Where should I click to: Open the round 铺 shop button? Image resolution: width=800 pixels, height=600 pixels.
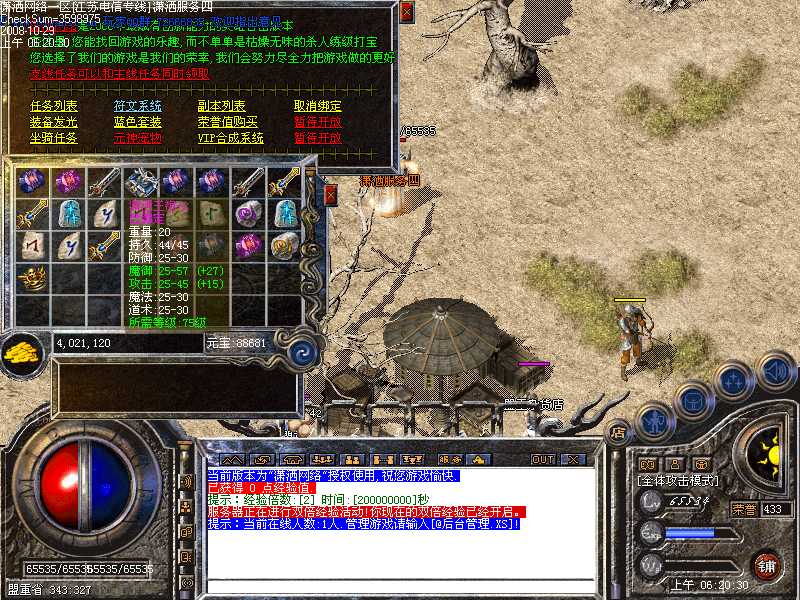point(767,565)
